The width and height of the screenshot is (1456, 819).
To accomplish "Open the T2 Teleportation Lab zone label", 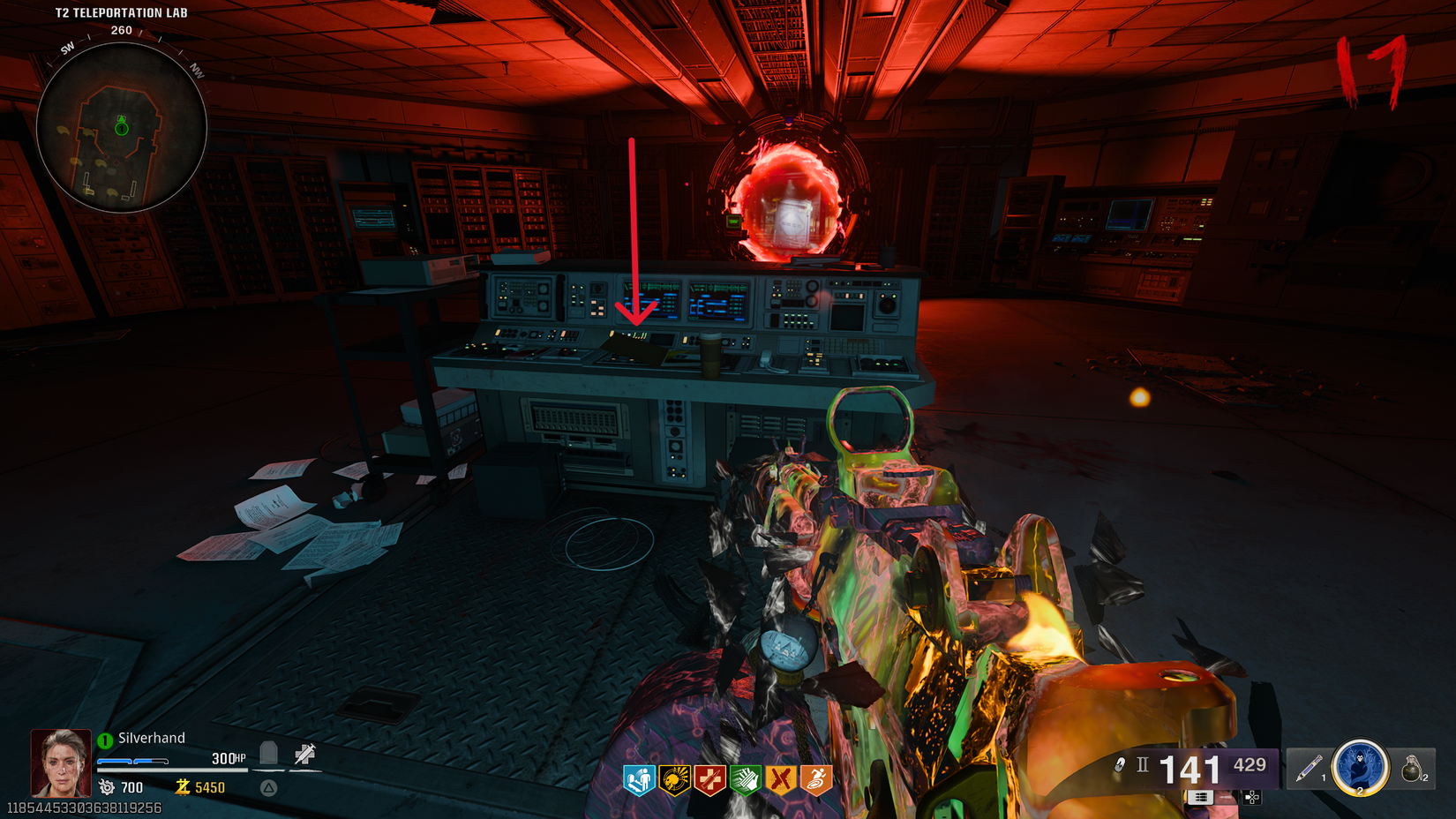I will (120, 12).
